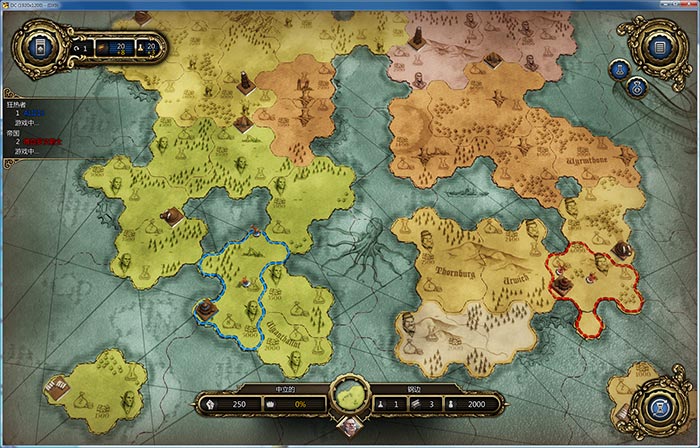
Task: Click the selected province portrait medallion
Action: tap(350, 396)
